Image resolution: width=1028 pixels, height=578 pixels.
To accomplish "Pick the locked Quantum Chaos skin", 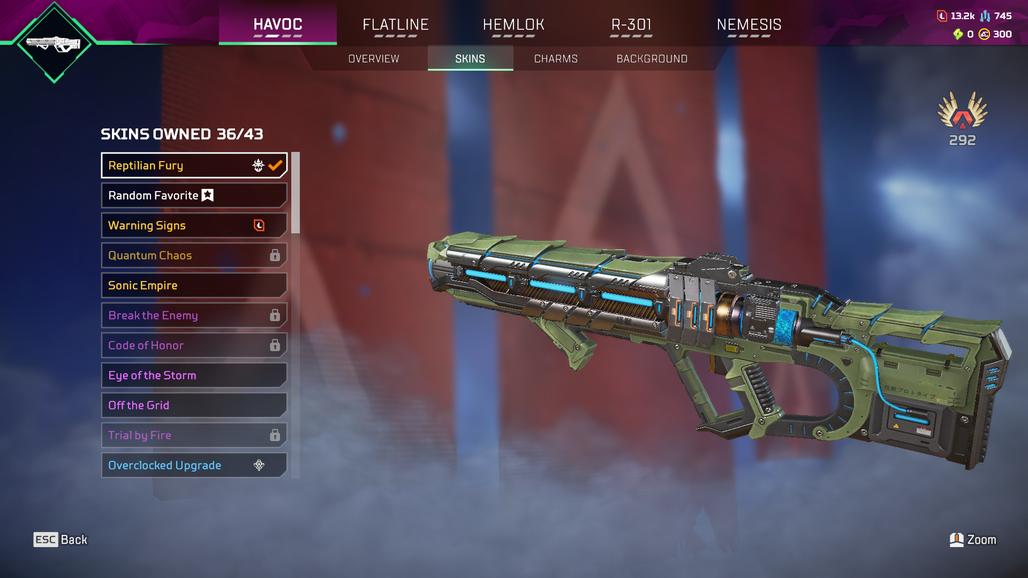I will [194, 256].
